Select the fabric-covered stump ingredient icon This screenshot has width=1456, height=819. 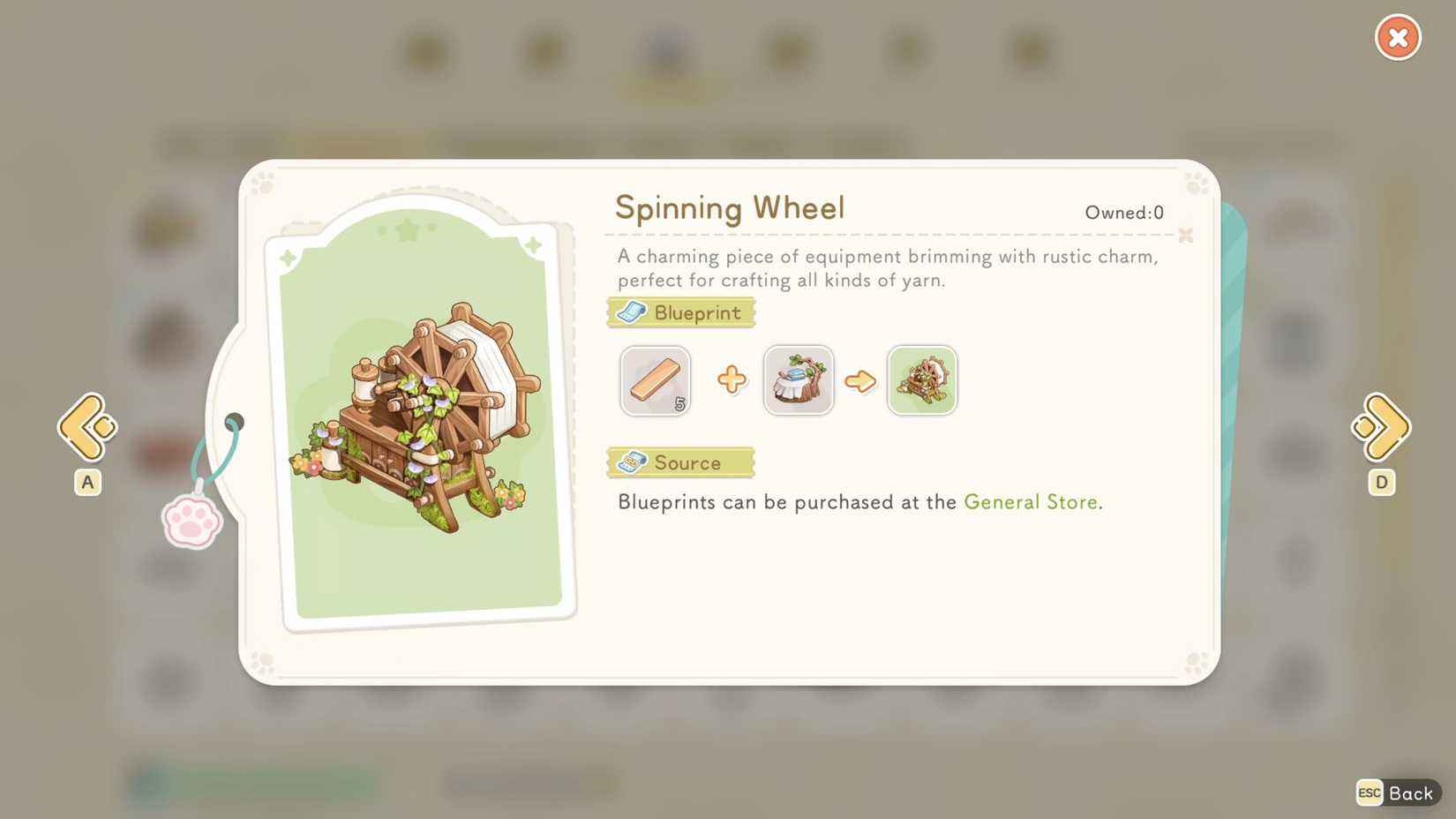(x=798, y=380)
